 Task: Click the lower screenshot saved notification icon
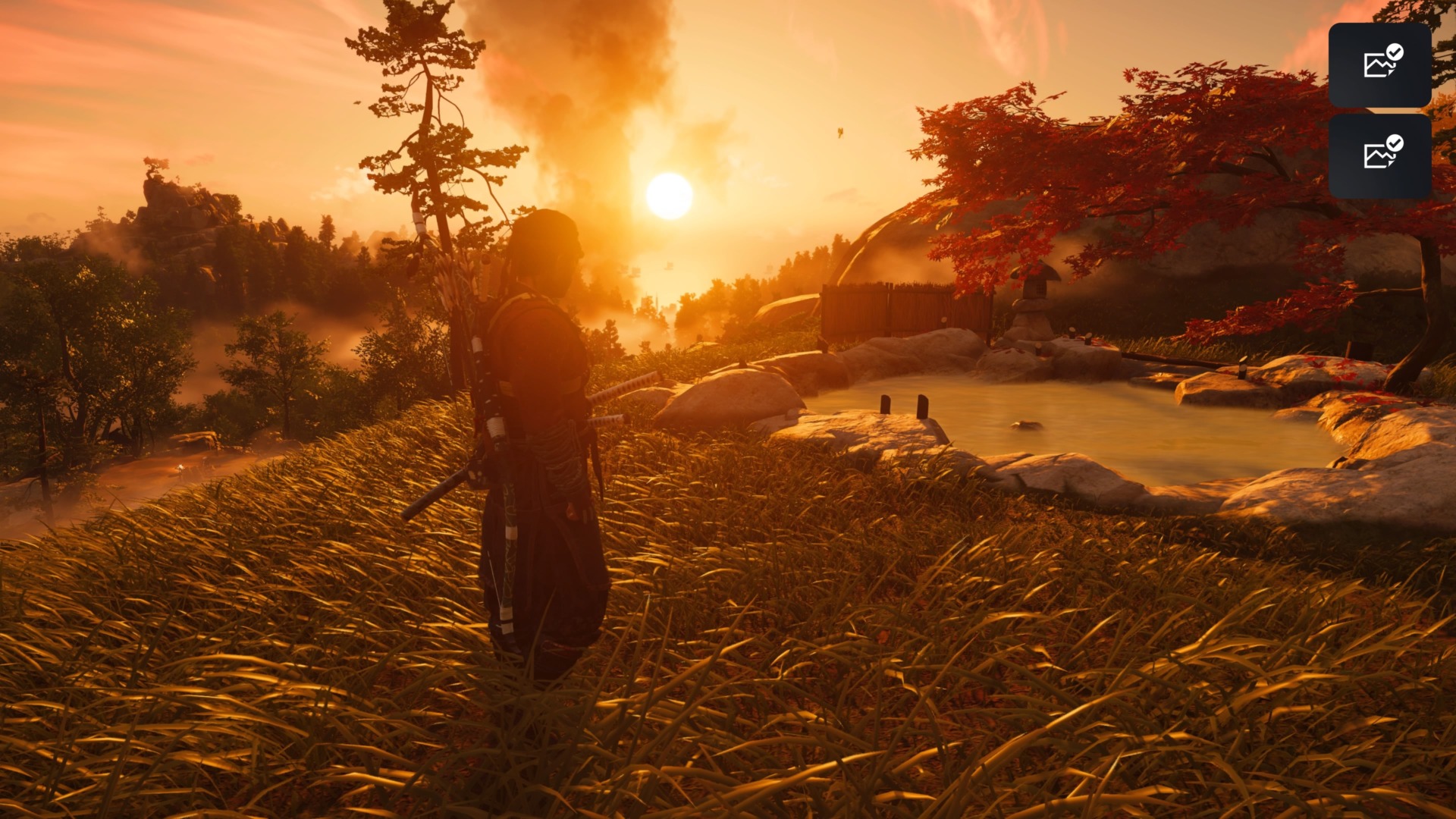1382,157
